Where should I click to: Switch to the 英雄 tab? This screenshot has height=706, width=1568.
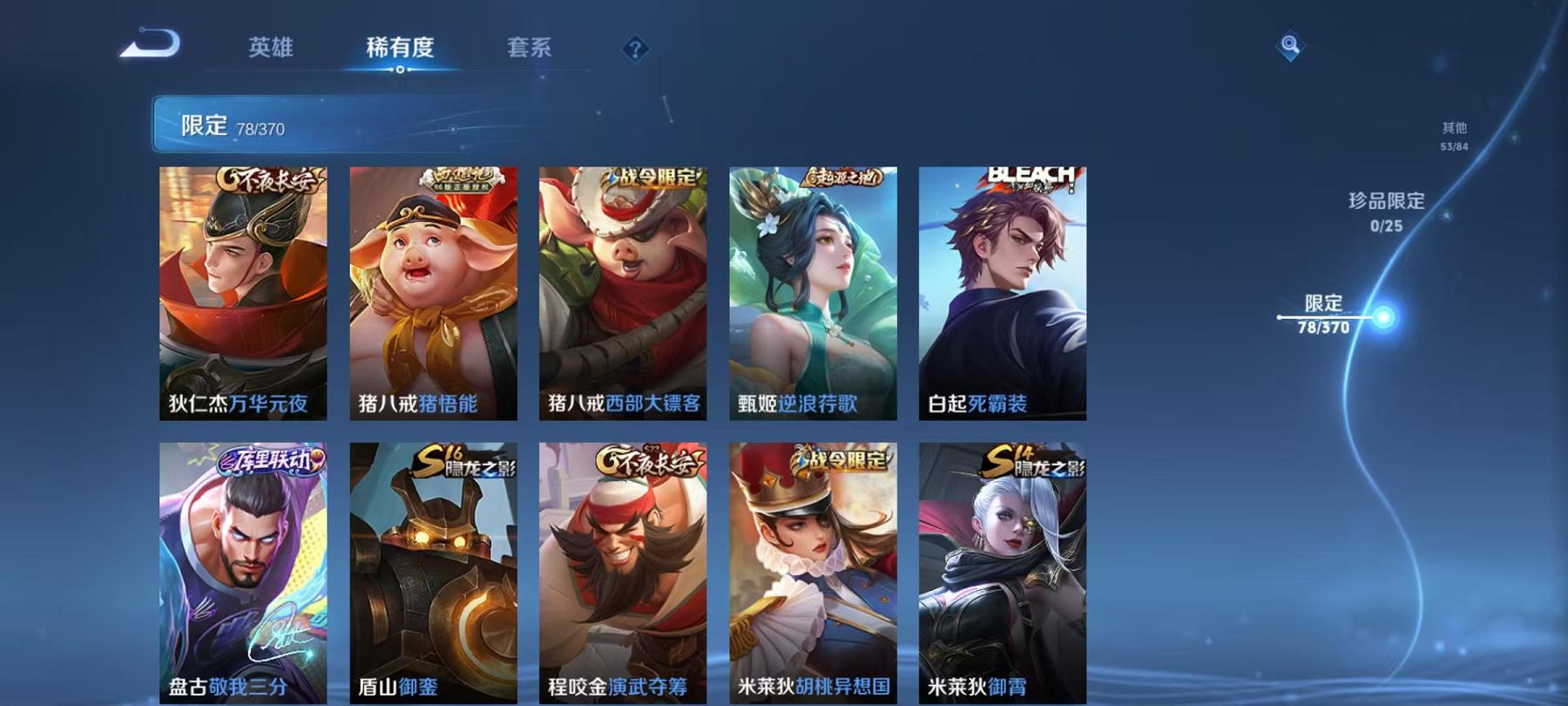pyautogui.click(x=272, y=50)
